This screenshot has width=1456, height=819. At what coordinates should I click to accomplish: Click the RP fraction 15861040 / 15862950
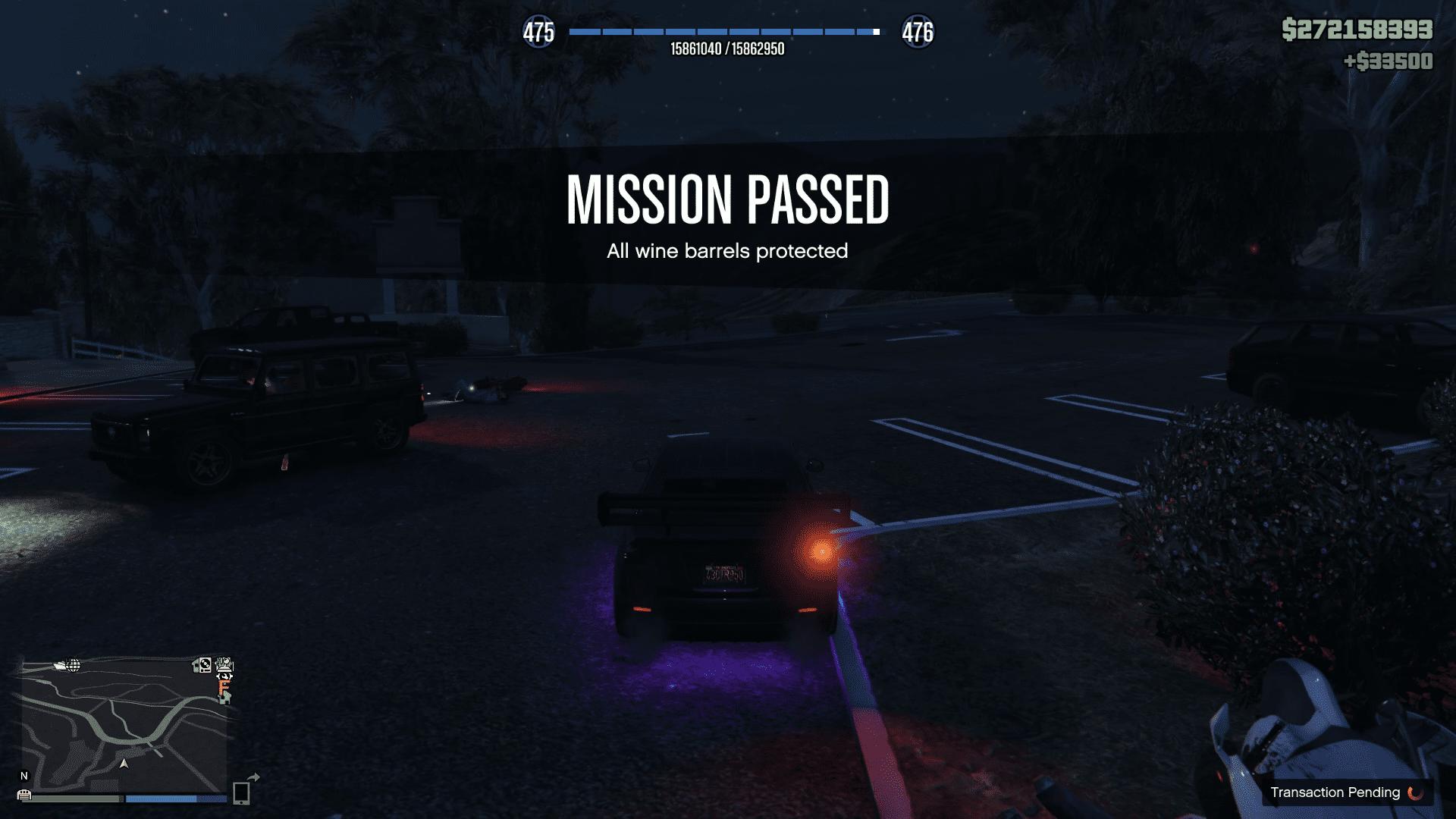[x=728, y=49]
